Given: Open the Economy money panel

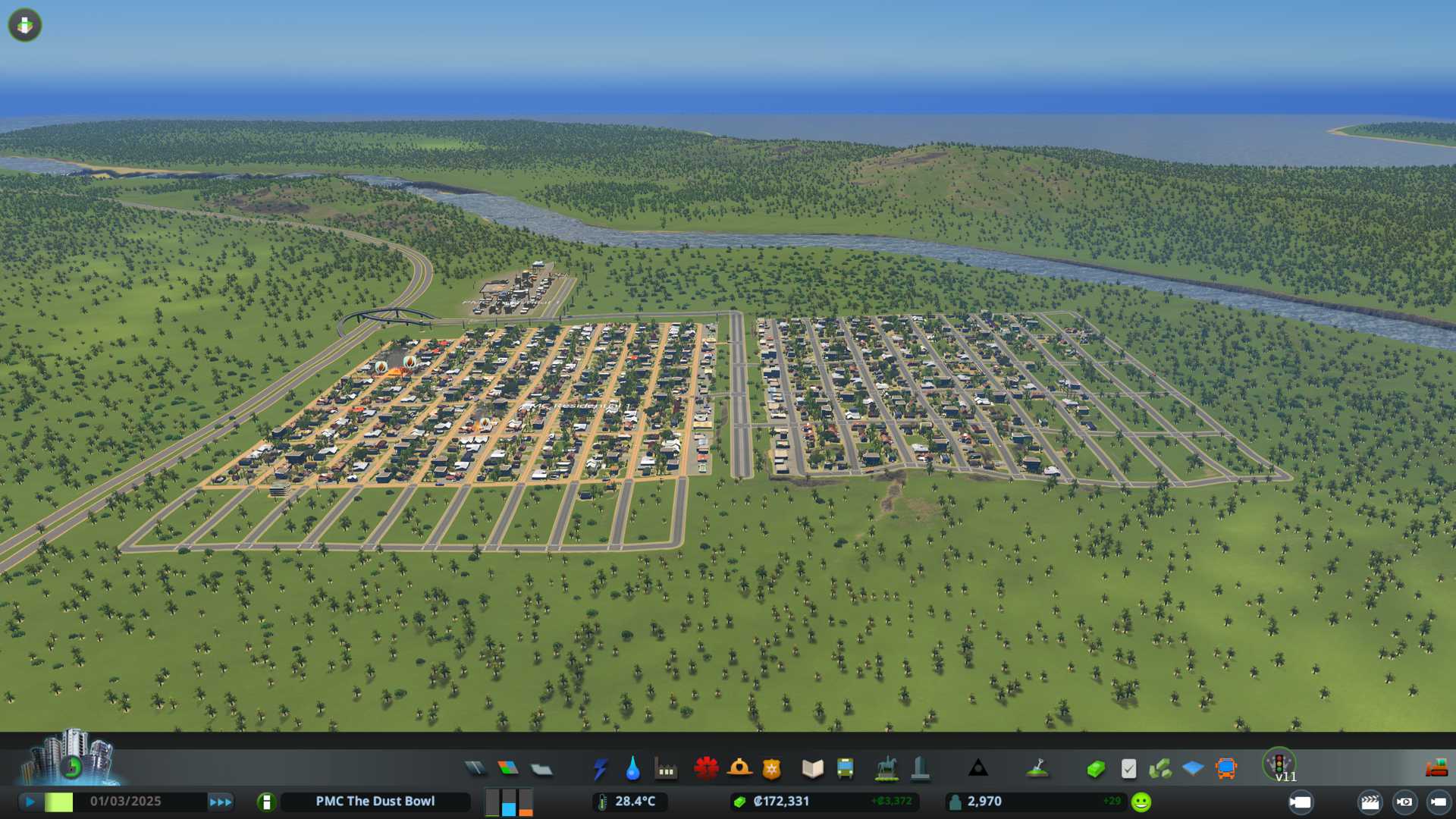Looking at the screenshot, I should click(x=1095, y=769).
